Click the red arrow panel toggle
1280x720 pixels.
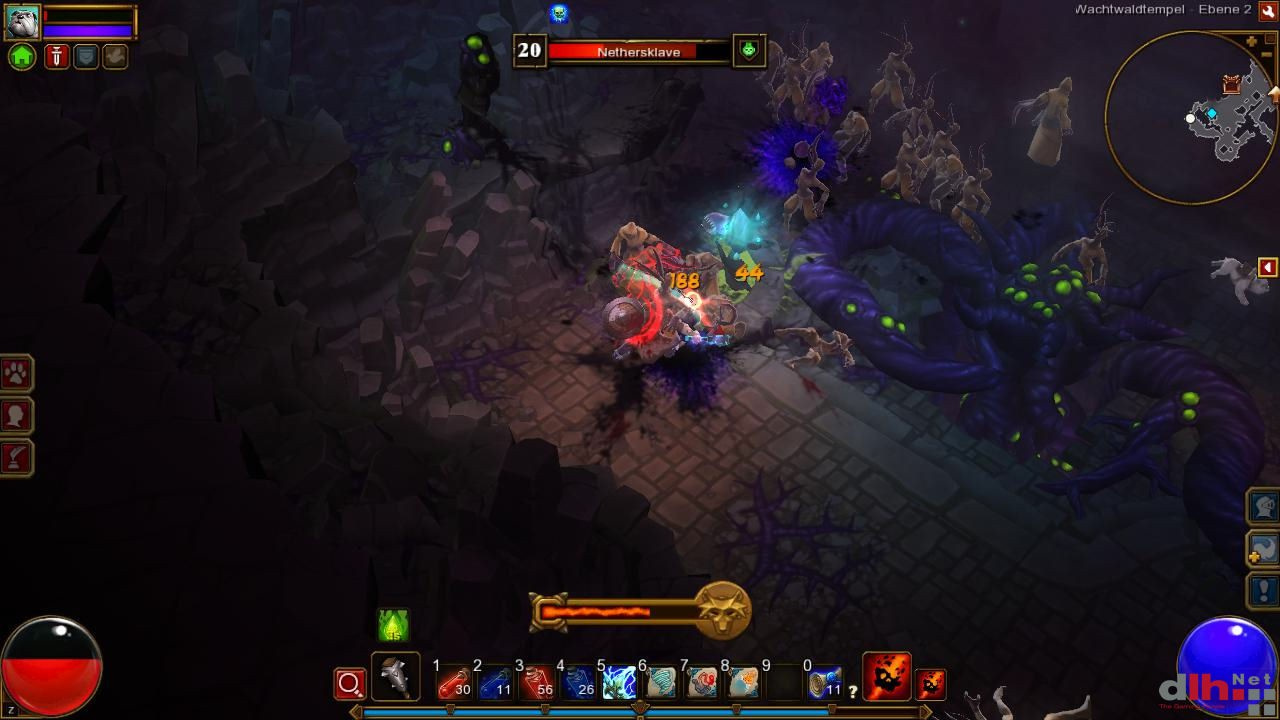point(1267,267)
